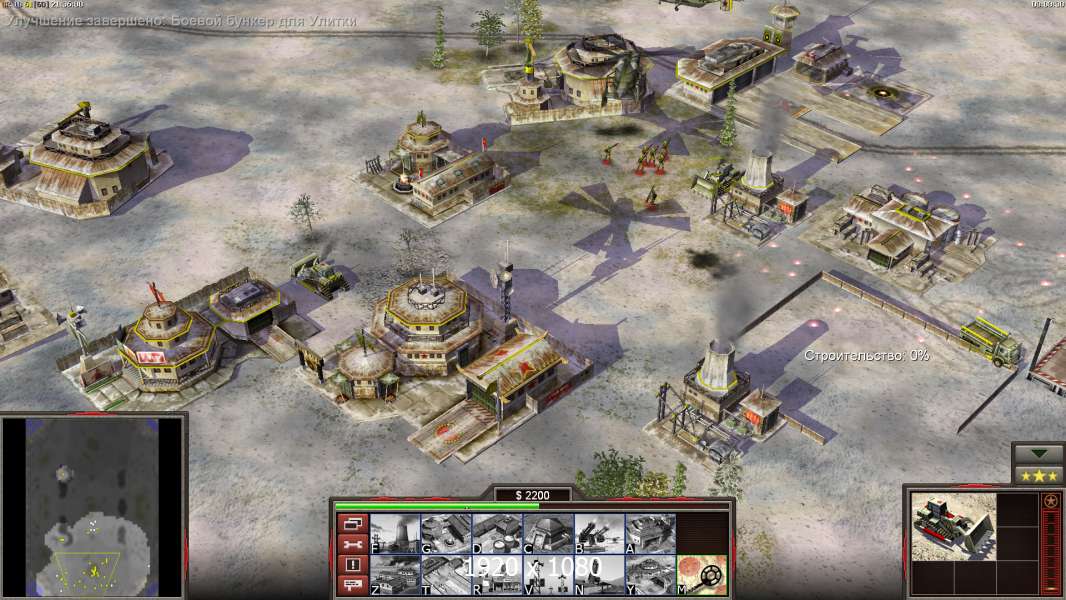Build the command center structure marked Y

click(x=650, y=574)
